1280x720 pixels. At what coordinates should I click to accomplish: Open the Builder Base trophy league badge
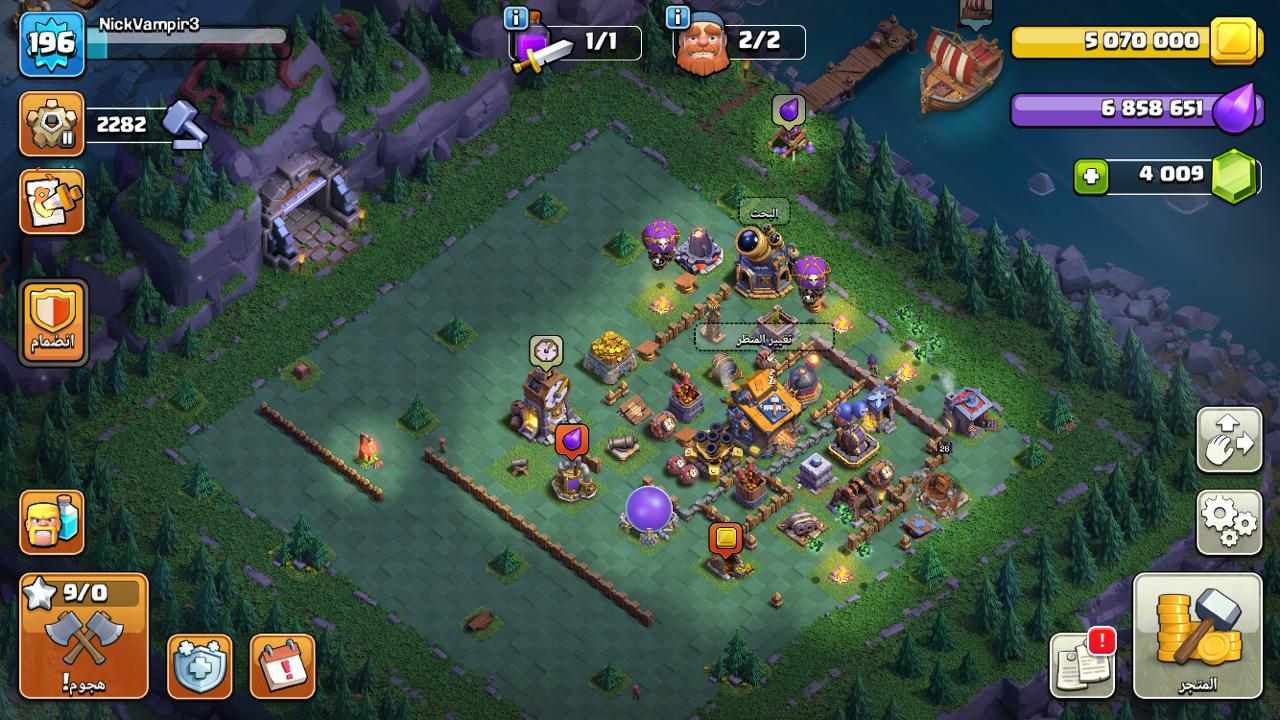point(51,124)
